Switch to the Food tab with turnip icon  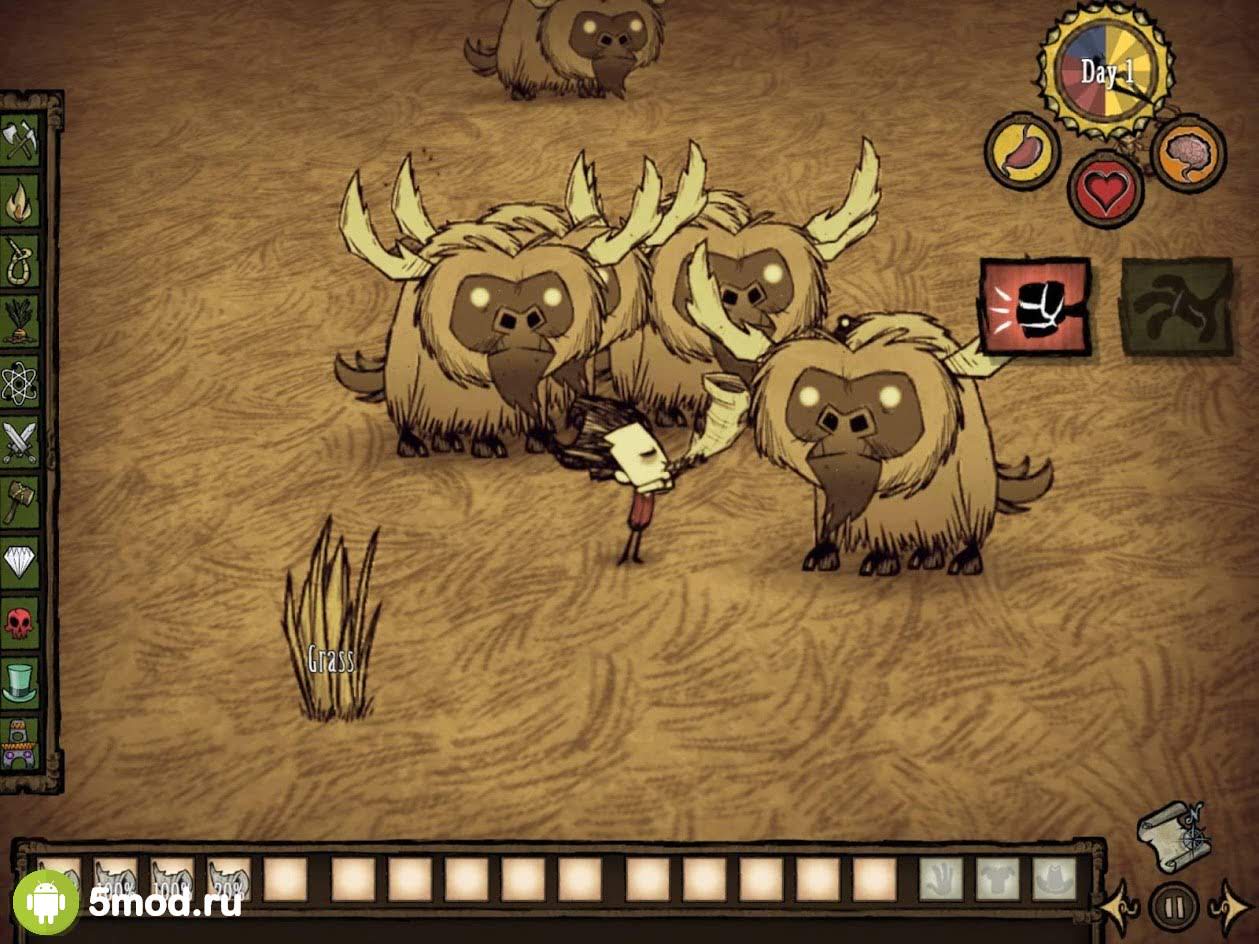20,320
